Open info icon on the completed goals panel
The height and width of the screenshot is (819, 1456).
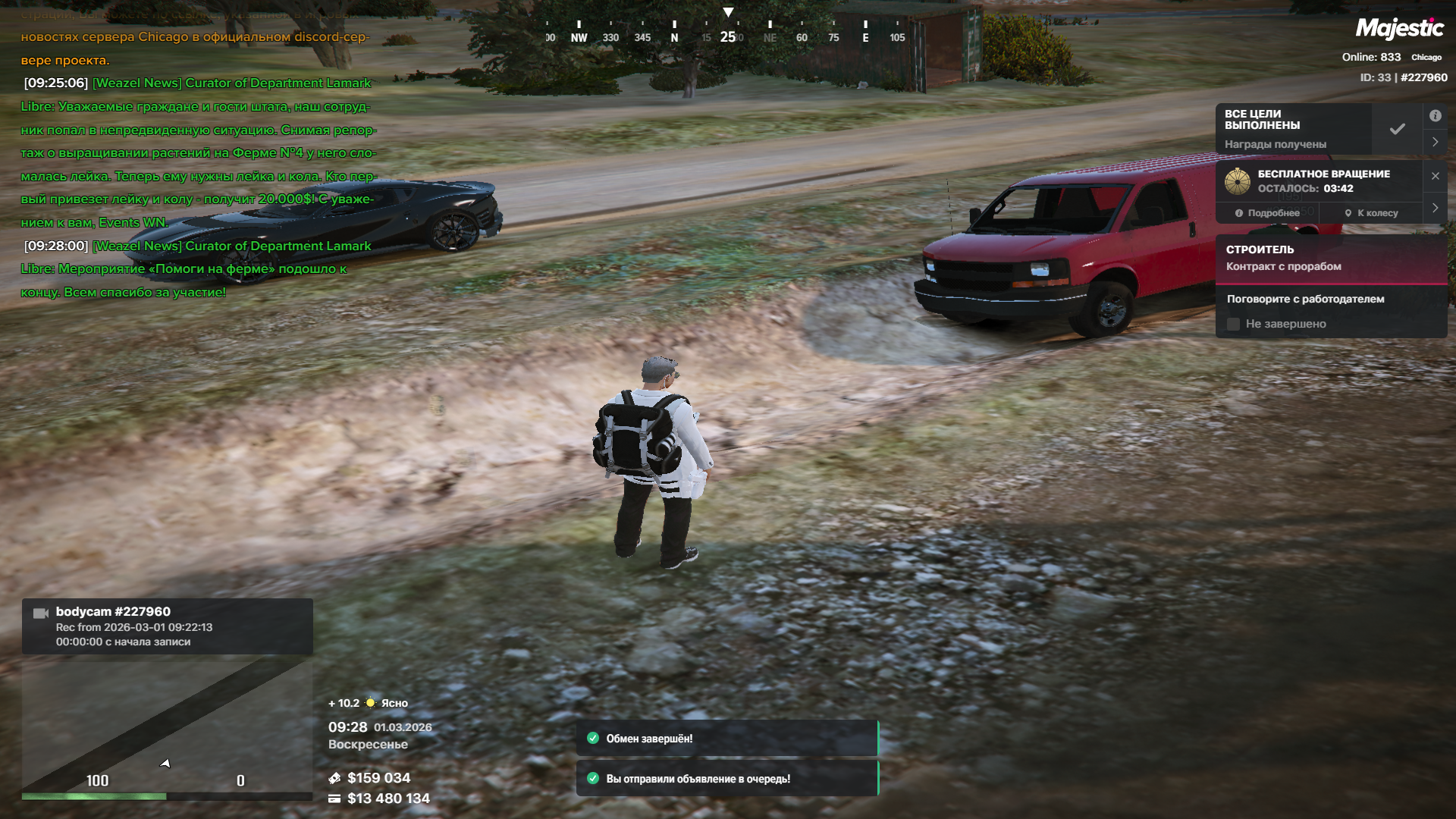tap(1435, 116)
